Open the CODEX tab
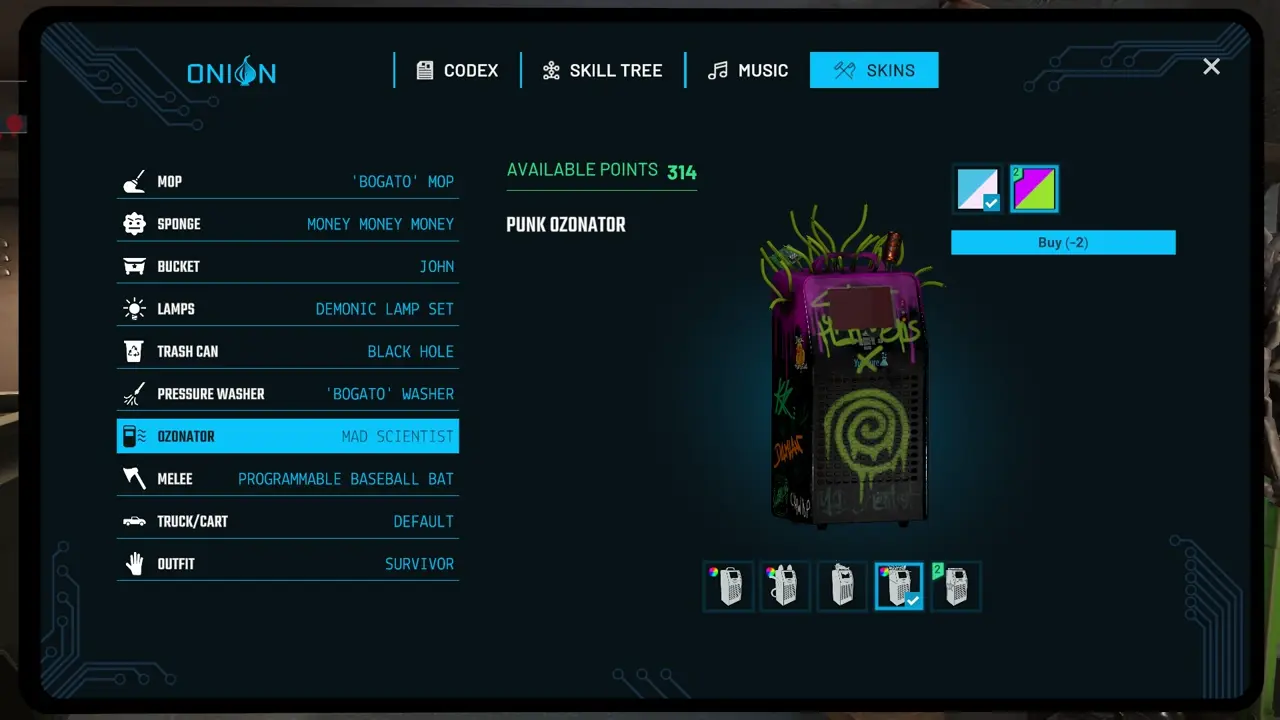The height and width of the screenshot is (720, 1280). [x=457, y=70]
